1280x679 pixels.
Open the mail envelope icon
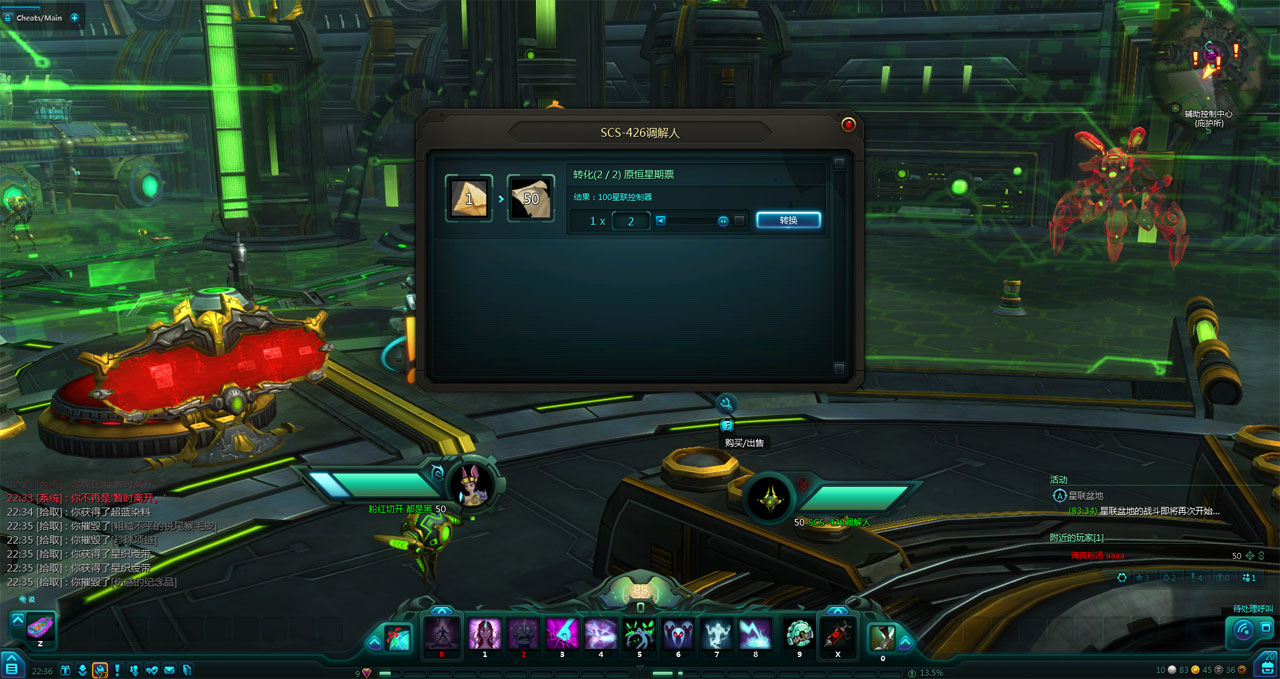point(169,669)
